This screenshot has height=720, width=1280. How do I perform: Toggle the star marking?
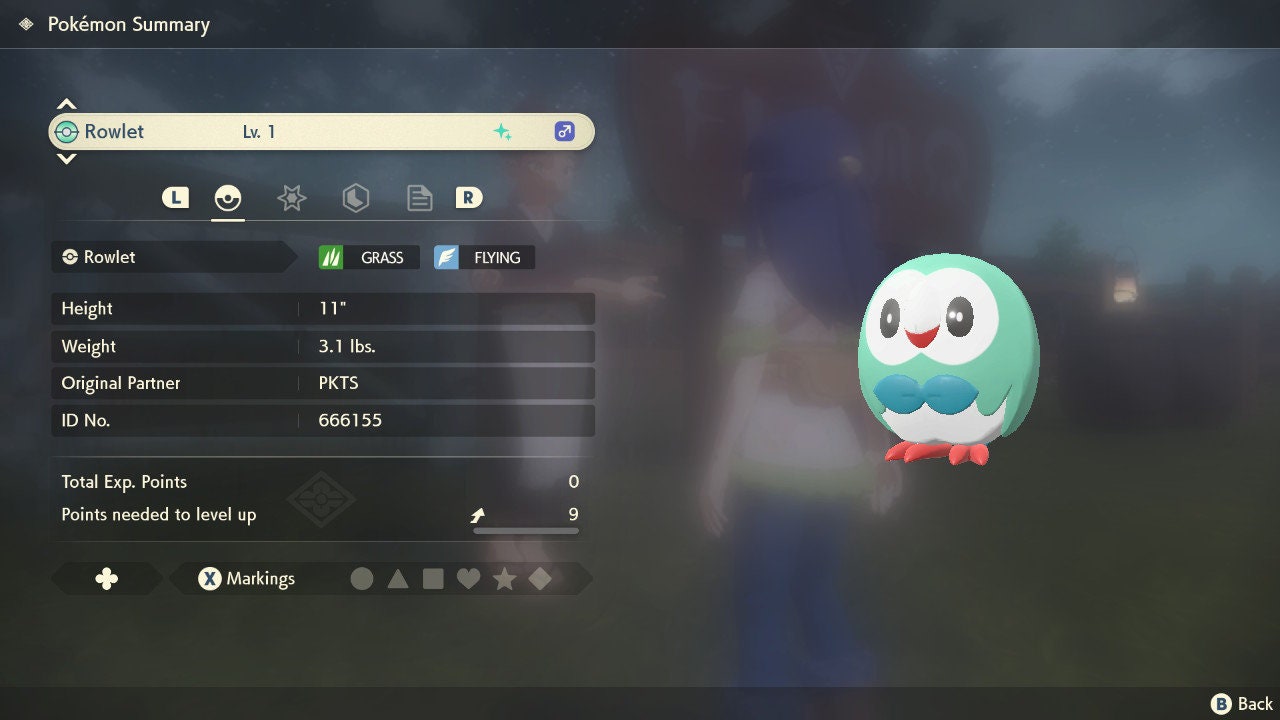(x=504, y=579)
